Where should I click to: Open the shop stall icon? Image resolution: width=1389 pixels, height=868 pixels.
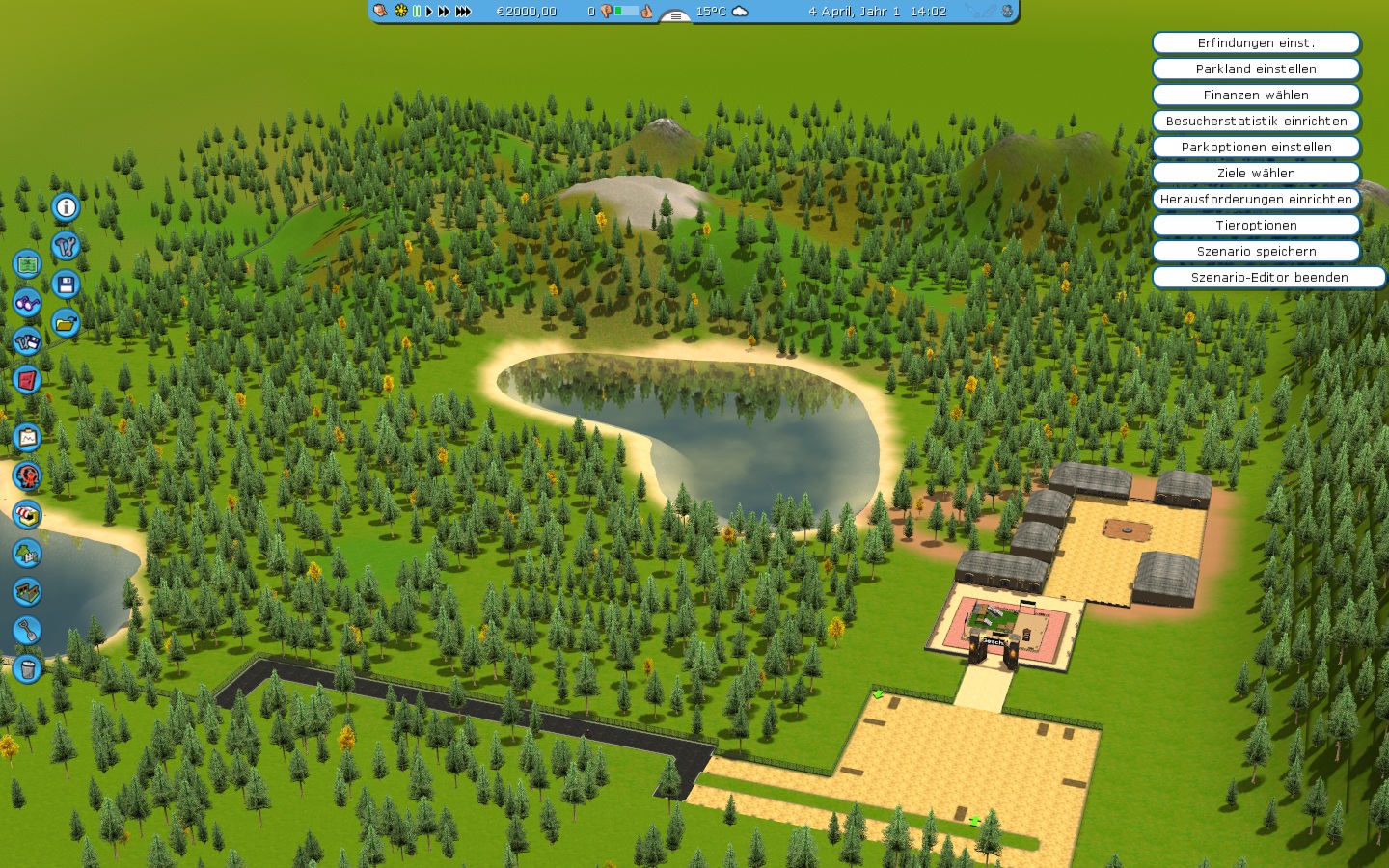tap(27, 514)
